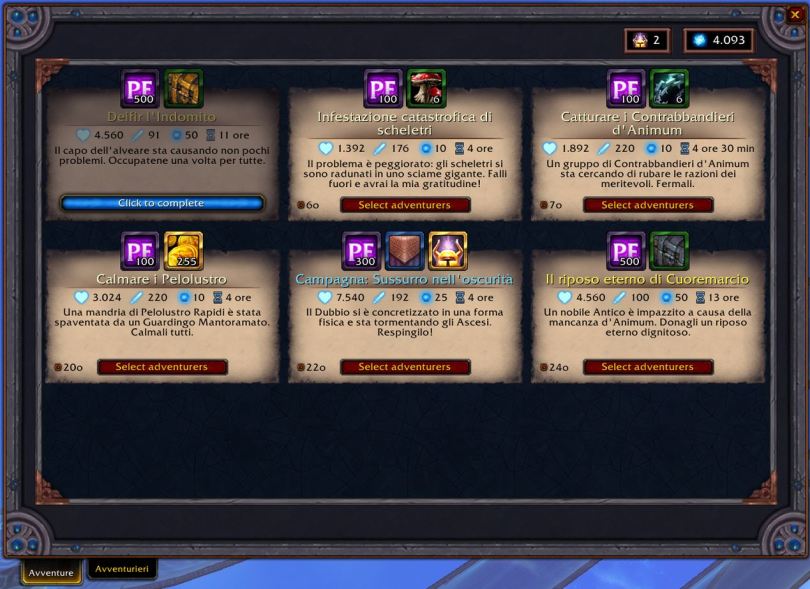Select adventurers for Infestazione catastrofica di scheletri
This screenshot has height=589, width=810.
tap(405, 205)
